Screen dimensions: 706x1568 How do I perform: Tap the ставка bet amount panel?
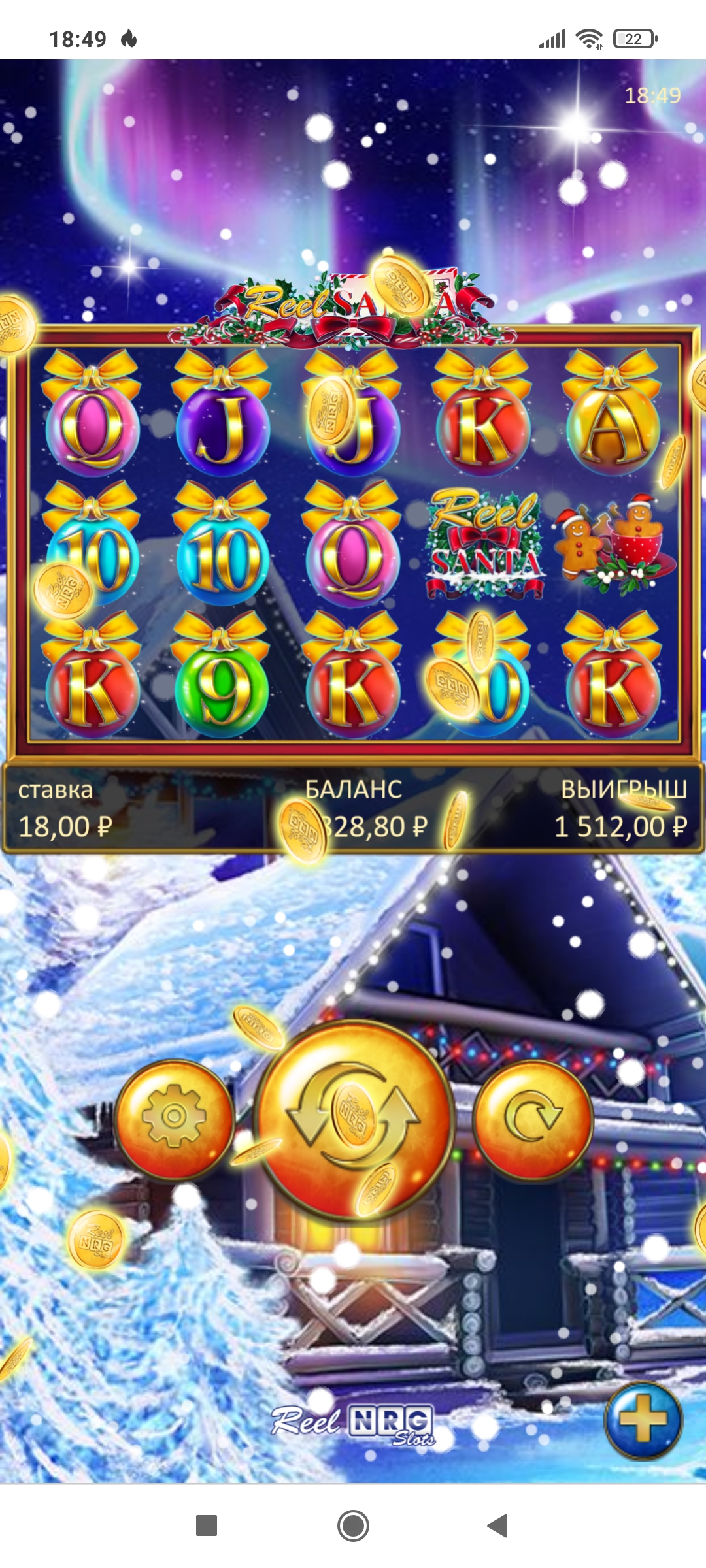65,810
